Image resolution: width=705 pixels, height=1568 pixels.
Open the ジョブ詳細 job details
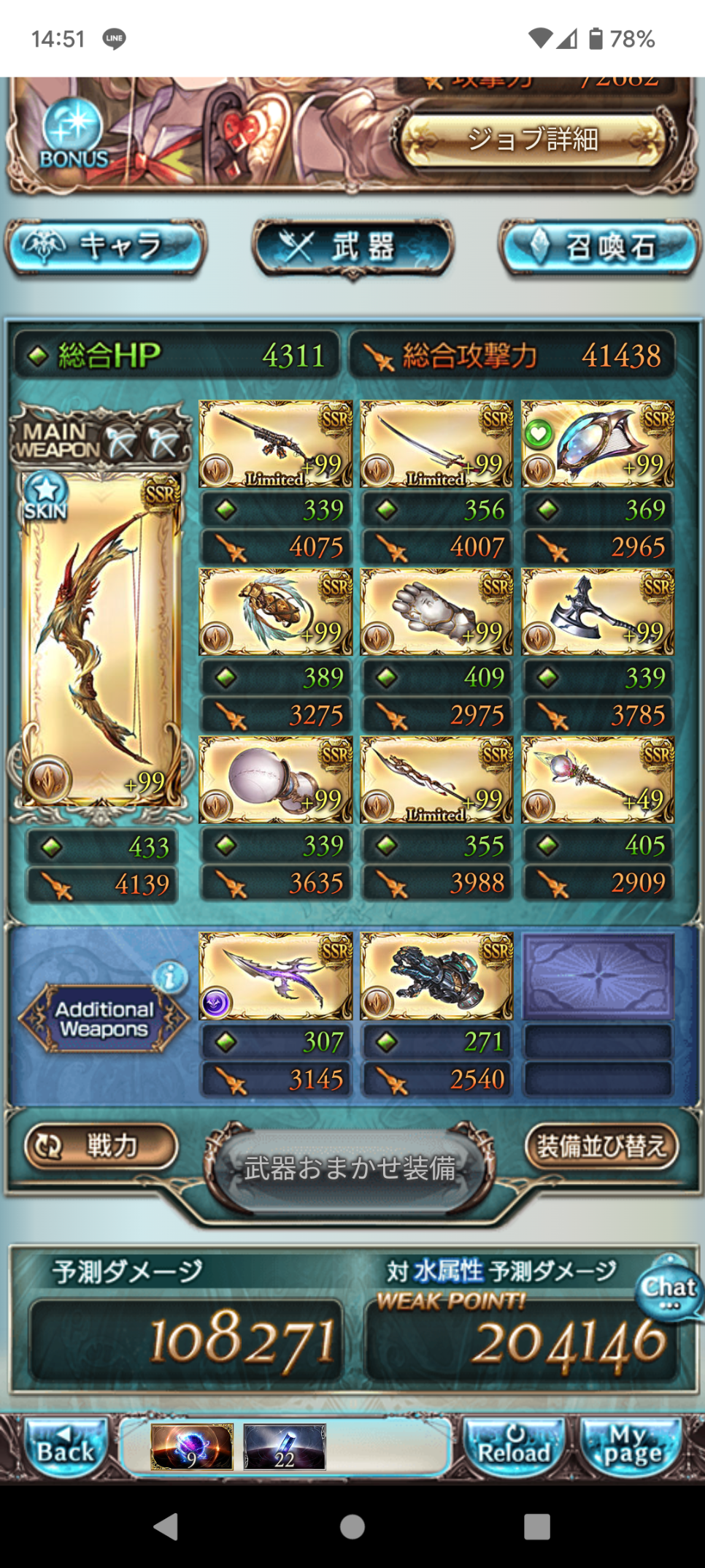pos(533,139)
